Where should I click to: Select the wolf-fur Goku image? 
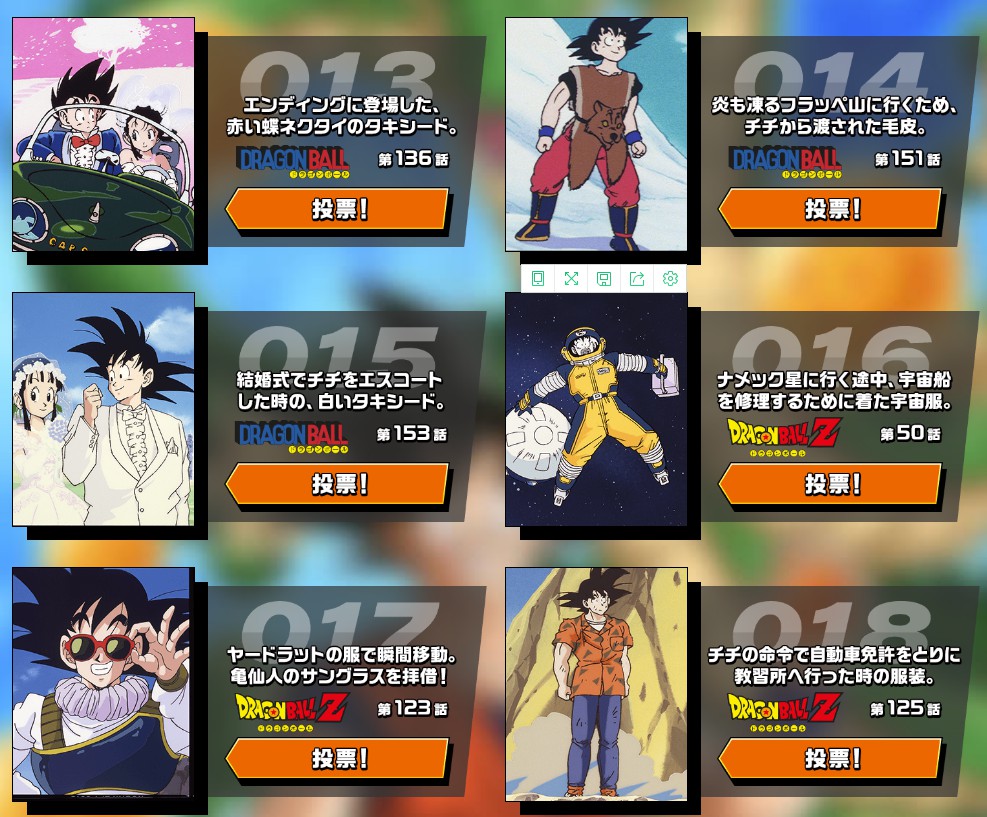(596, 134)
